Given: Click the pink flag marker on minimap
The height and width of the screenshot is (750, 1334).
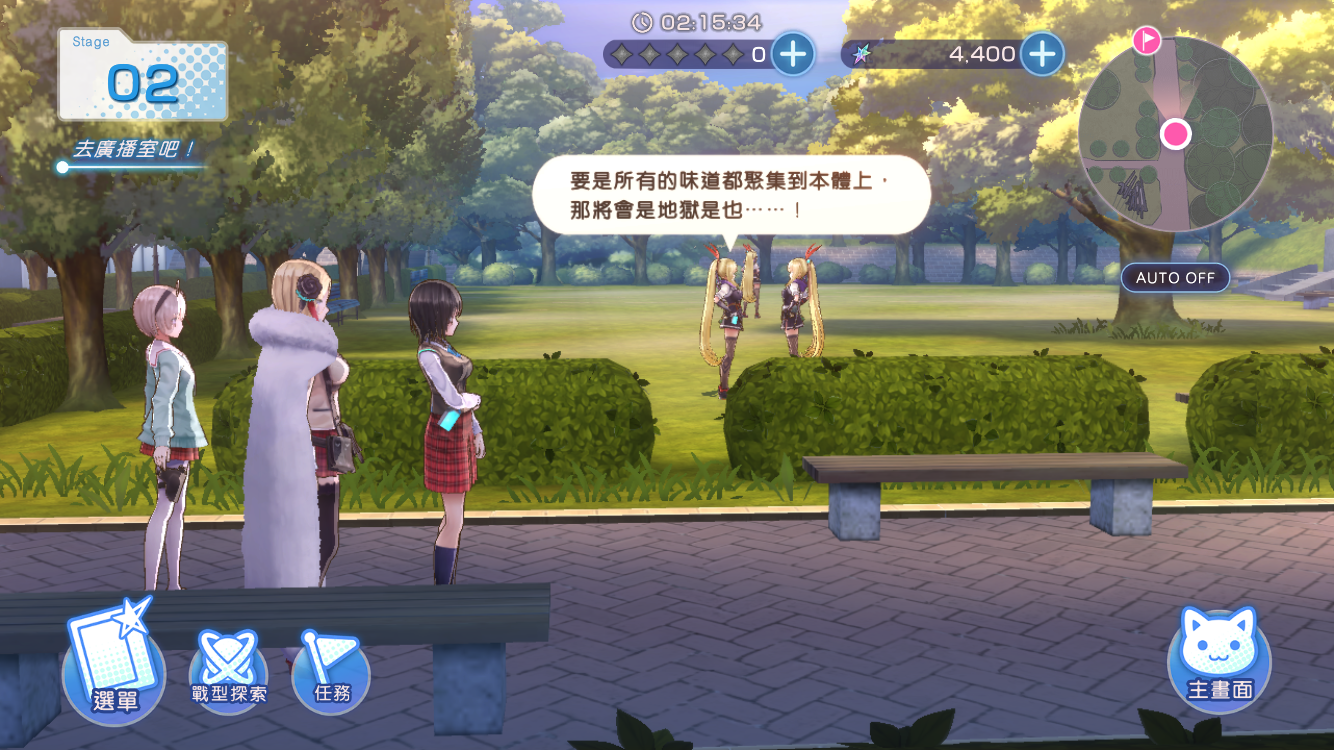Looking at the screenshot, I should (1146, 40).
